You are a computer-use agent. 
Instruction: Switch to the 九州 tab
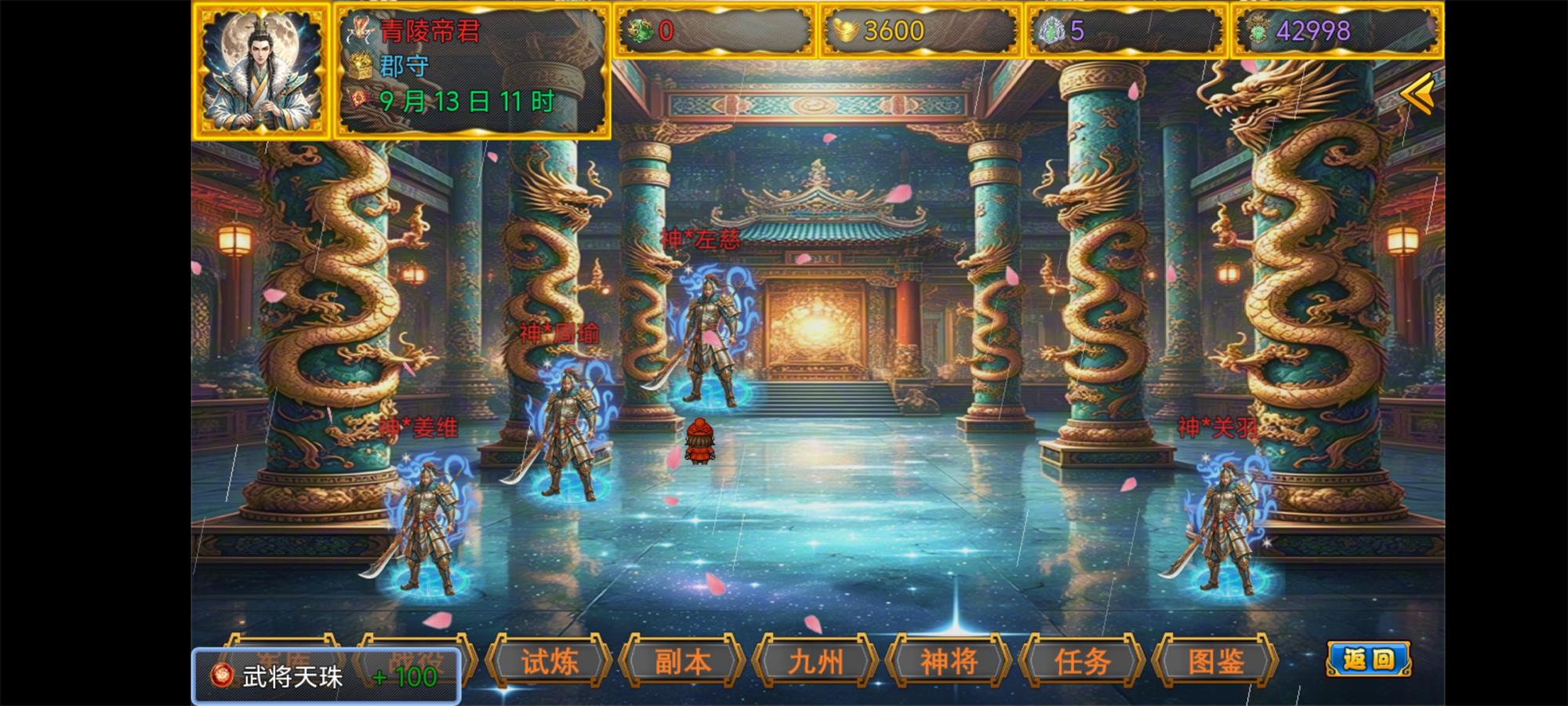coord(816,663)
